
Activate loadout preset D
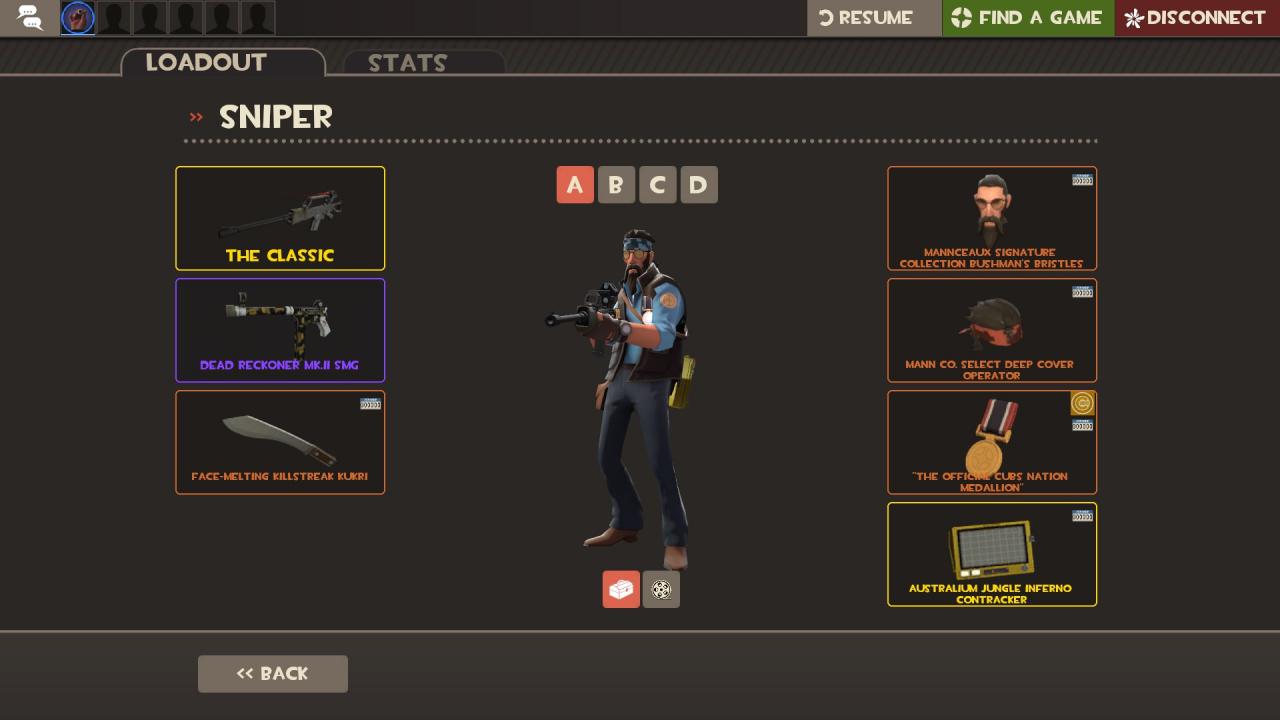point(699,185)
